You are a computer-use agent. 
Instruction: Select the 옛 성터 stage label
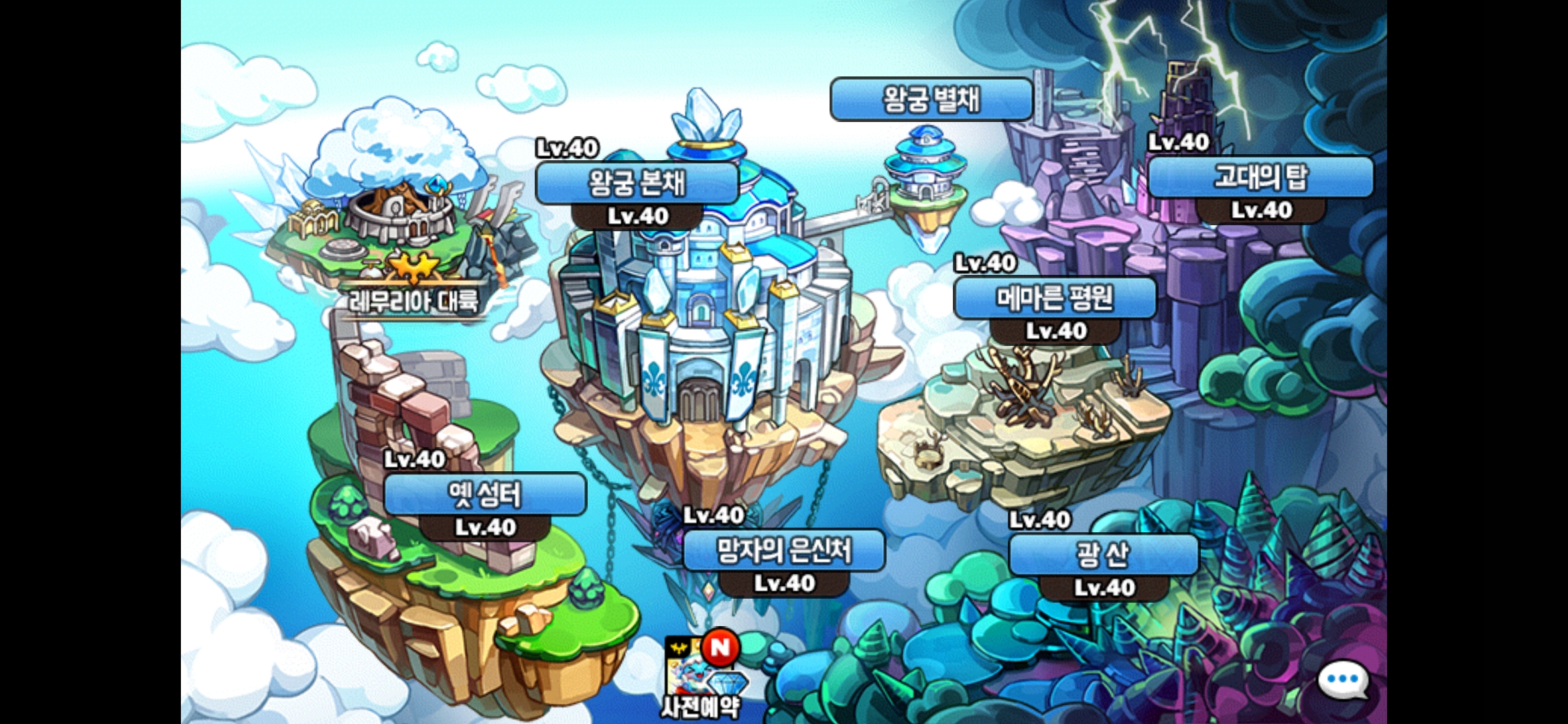click(x=484, y=495)
